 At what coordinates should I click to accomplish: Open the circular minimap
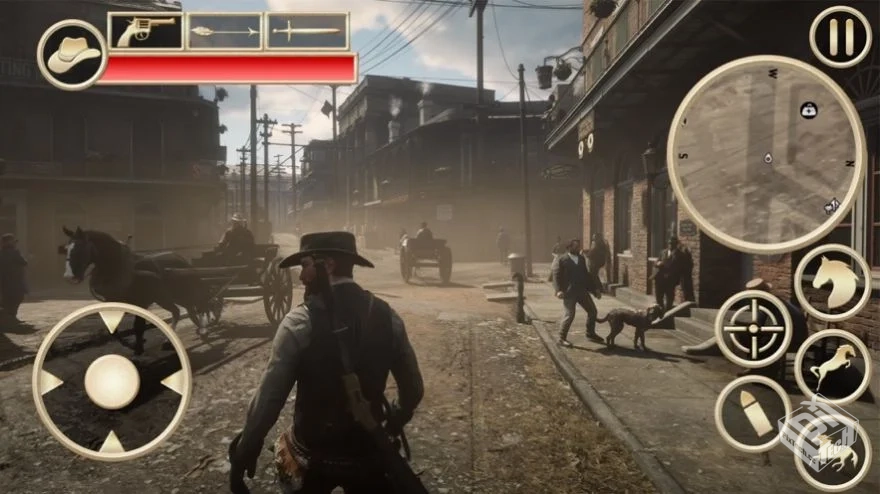766,155
